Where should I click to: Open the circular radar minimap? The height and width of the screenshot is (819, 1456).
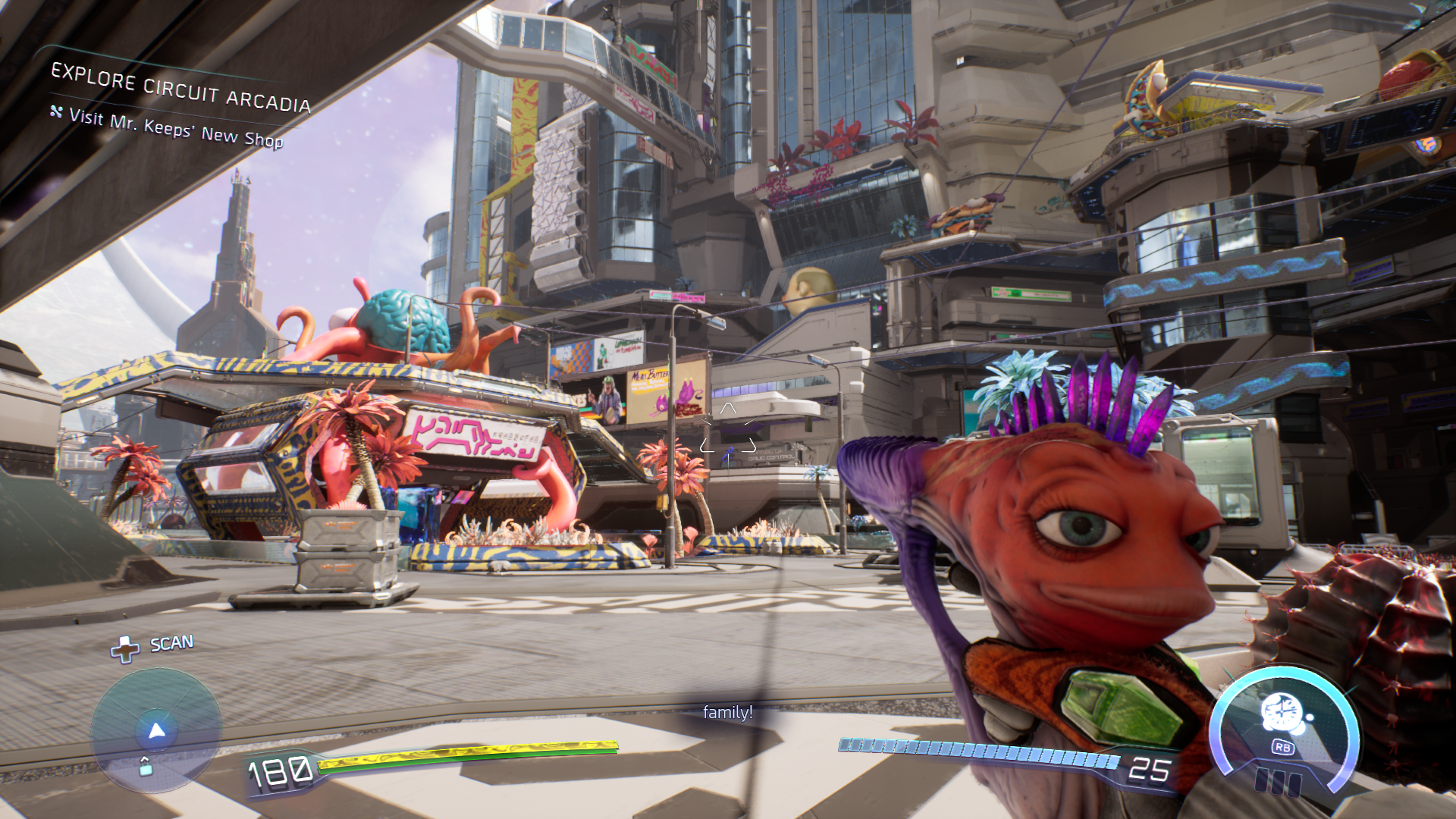pos(155,729)
